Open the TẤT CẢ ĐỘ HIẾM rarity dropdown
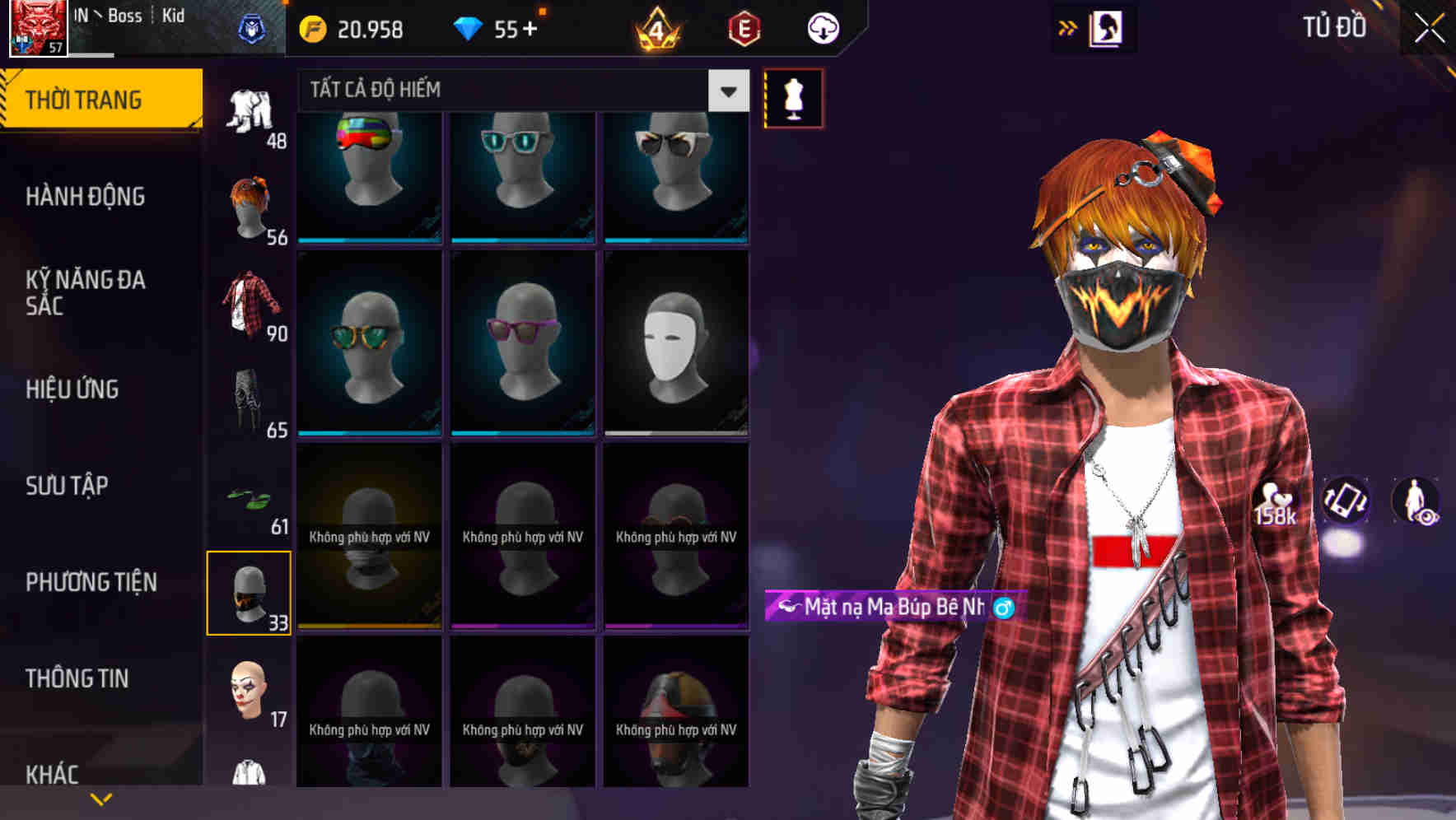Screen dimensions: 1456x820 point(511,91)
